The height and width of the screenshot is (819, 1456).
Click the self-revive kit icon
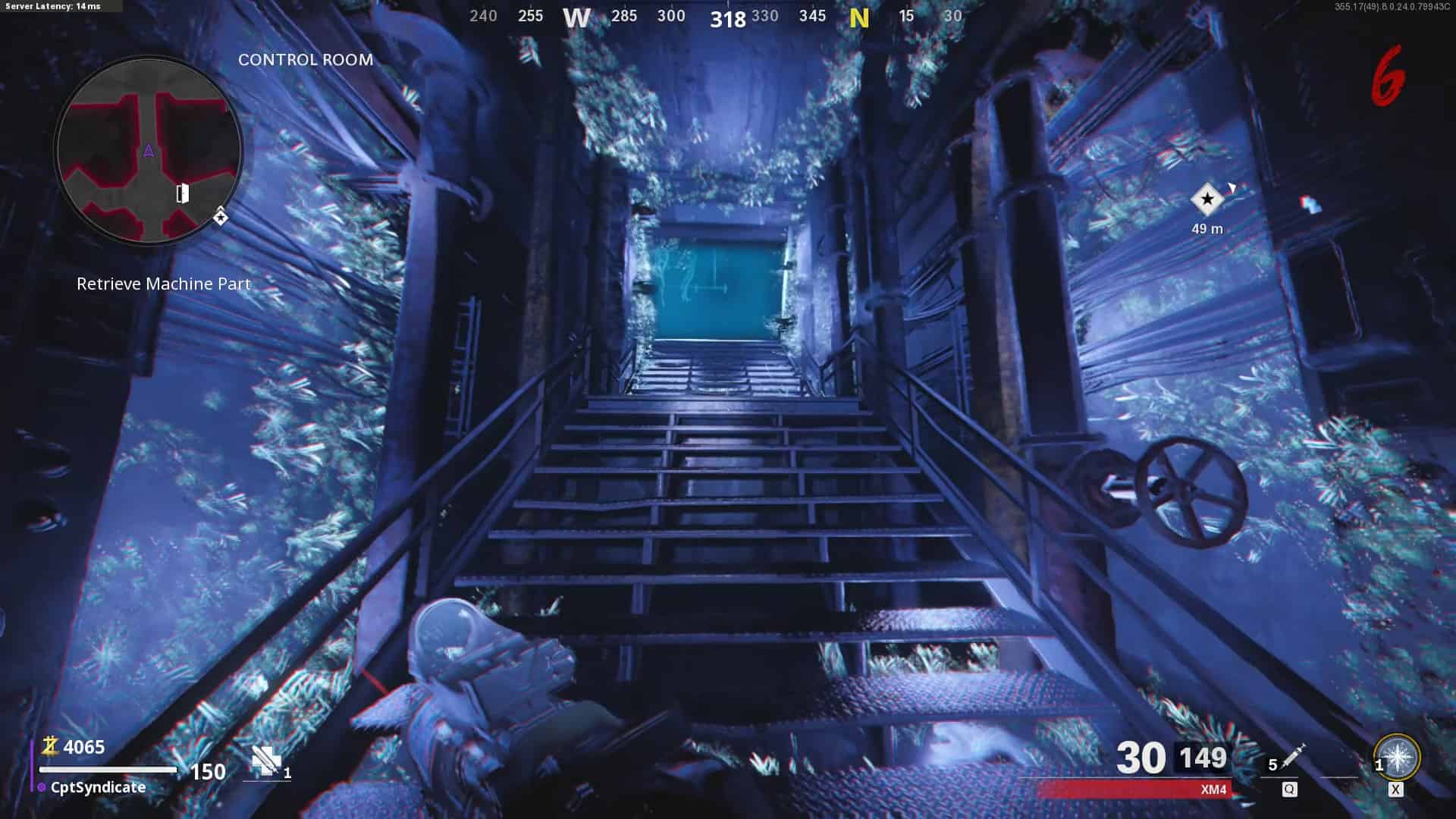(x=266, y=760)
